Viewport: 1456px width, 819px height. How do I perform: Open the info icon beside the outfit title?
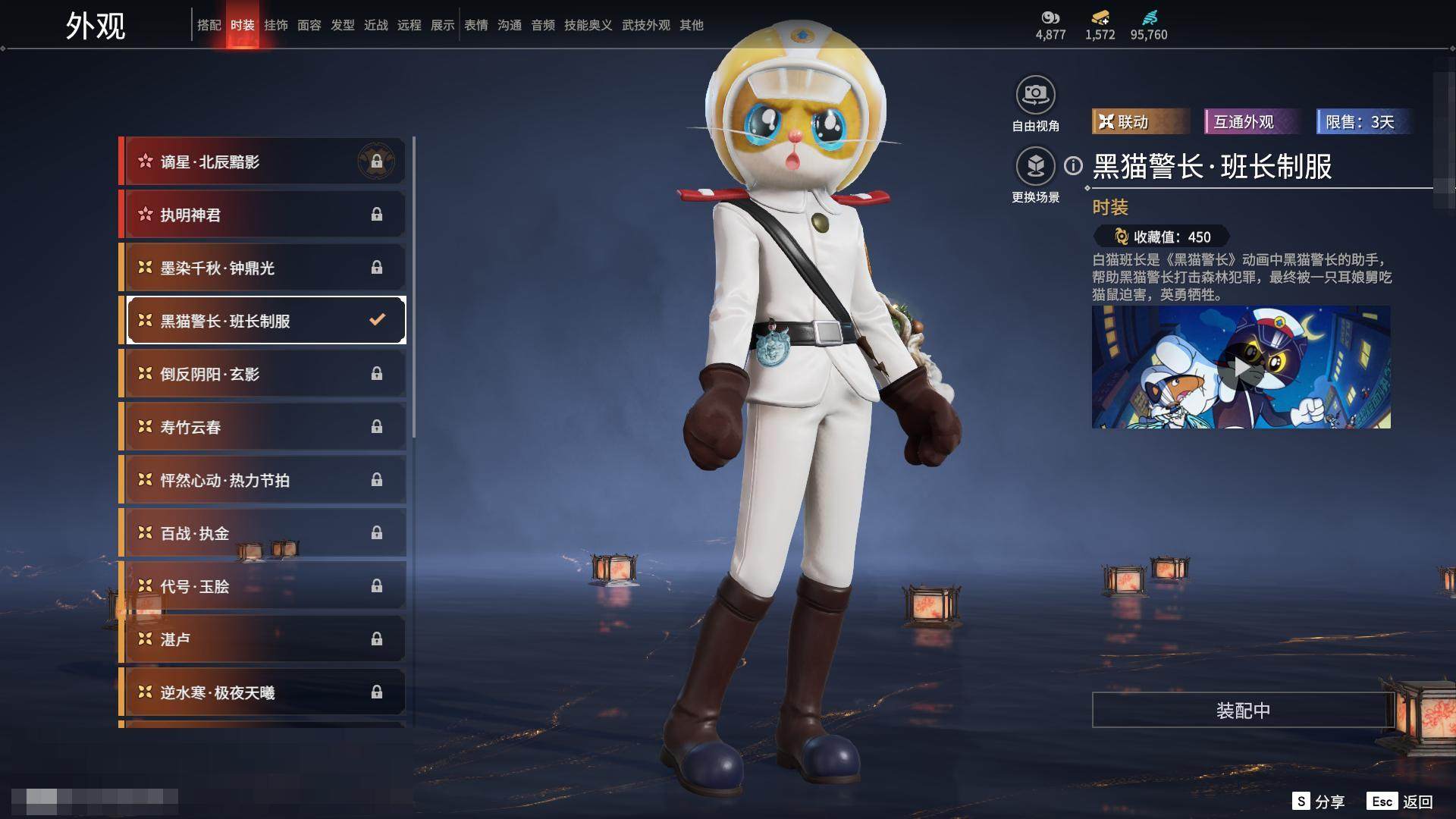tap(1073, 165)
